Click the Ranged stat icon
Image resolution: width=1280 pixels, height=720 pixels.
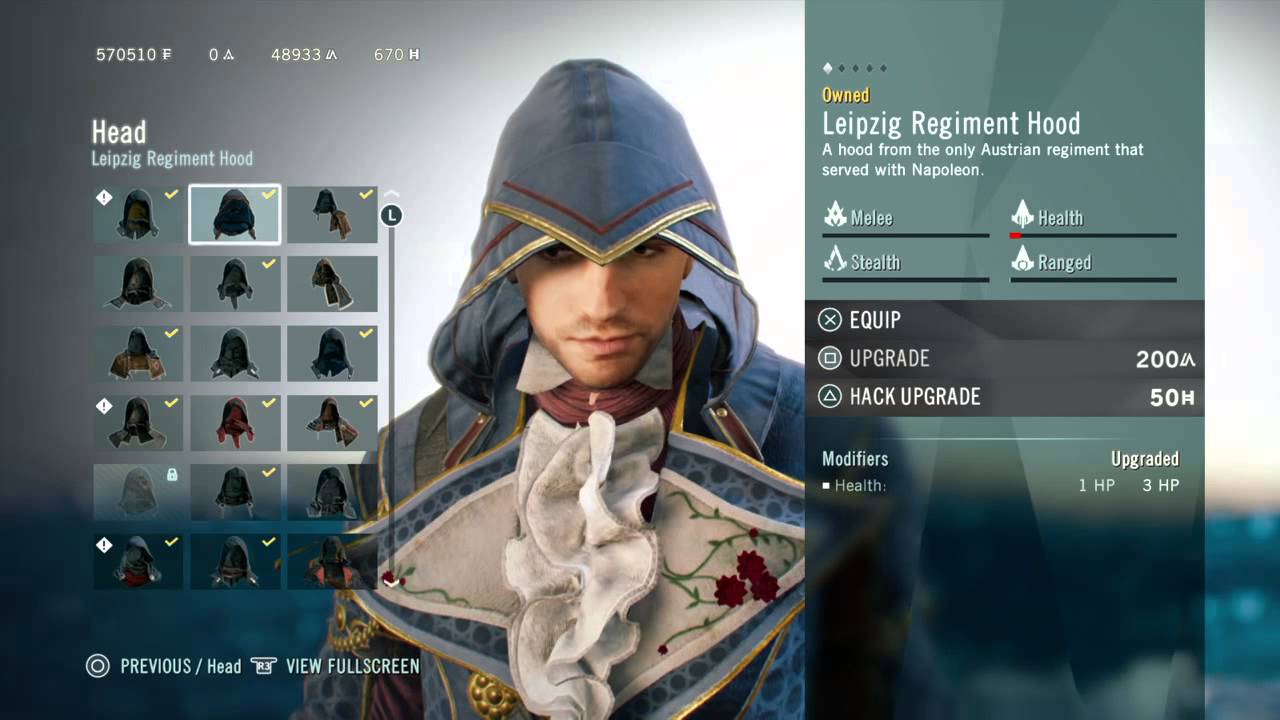[x=1023, y=261]
